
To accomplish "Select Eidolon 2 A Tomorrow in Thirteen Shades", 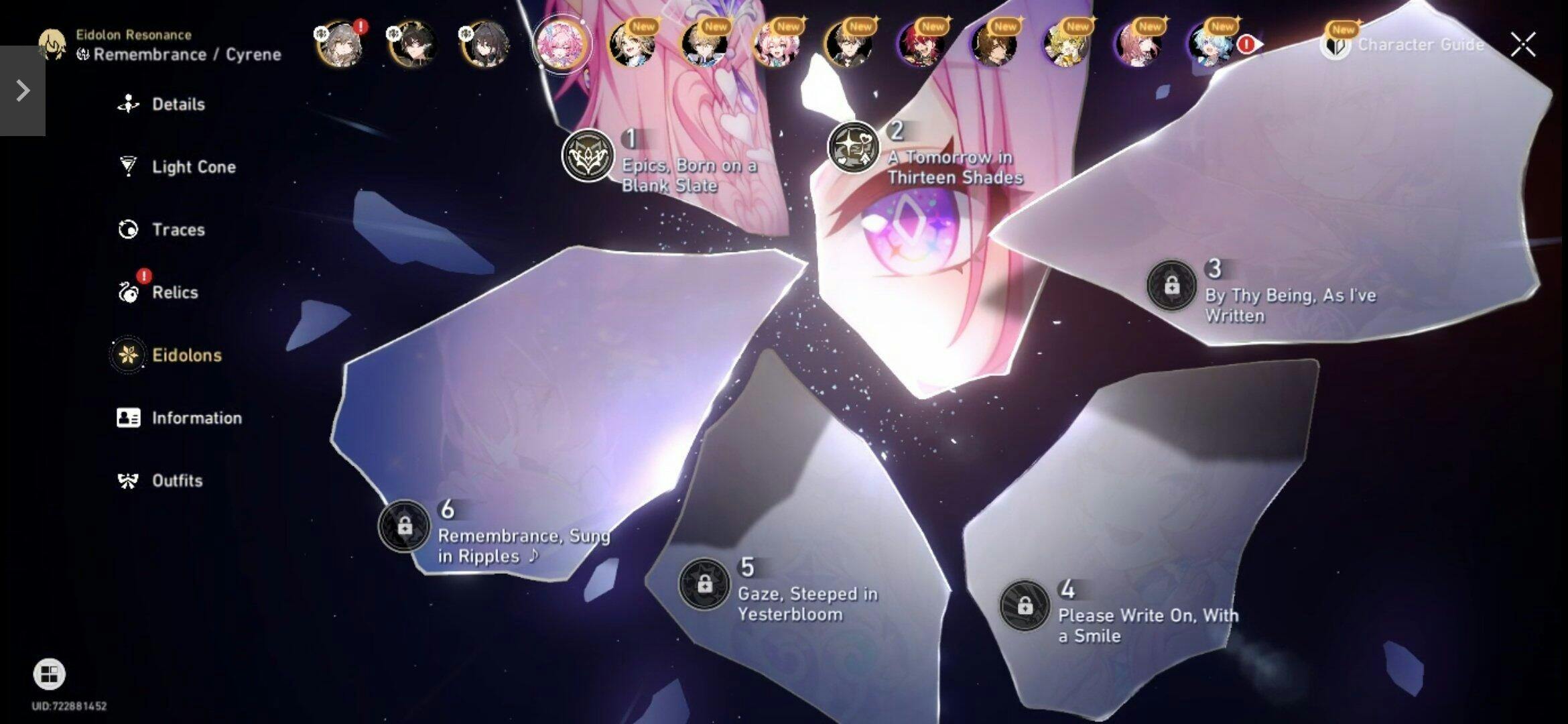I will (853, 147).
